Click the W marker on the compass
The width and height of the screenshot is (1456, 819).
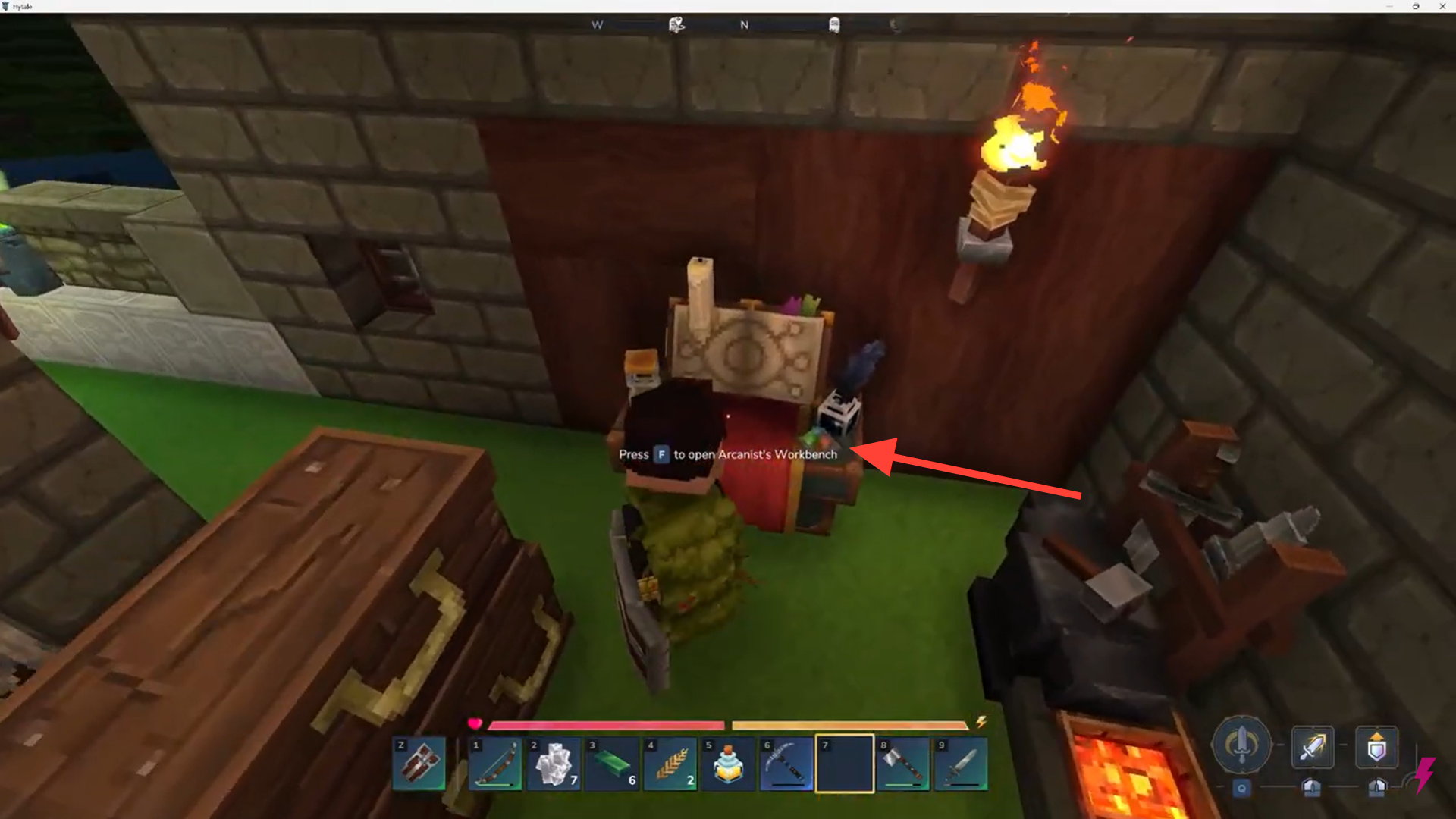click(x=597, y=25)
